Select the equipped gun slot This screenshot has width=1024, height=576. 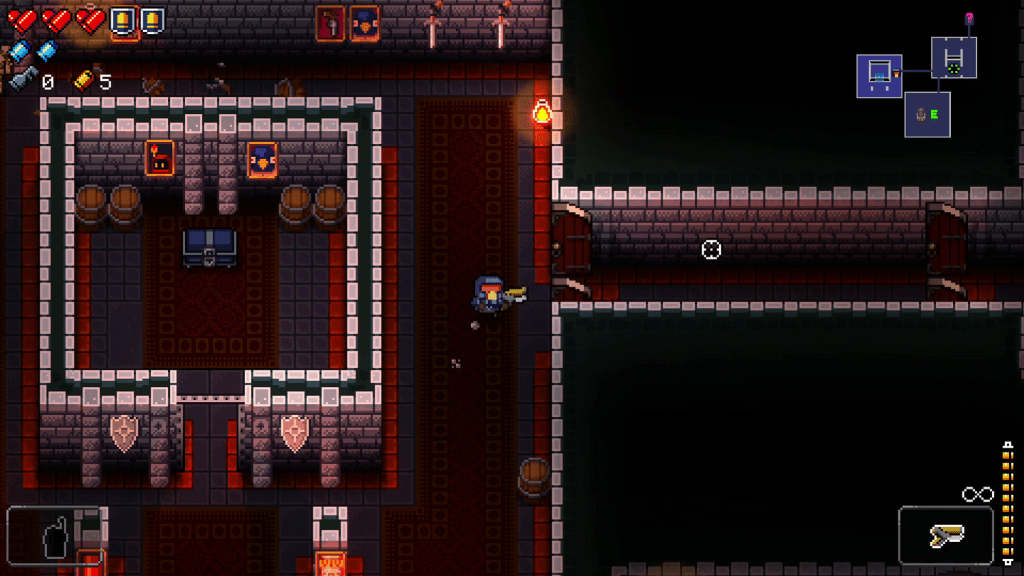[945, 537]
